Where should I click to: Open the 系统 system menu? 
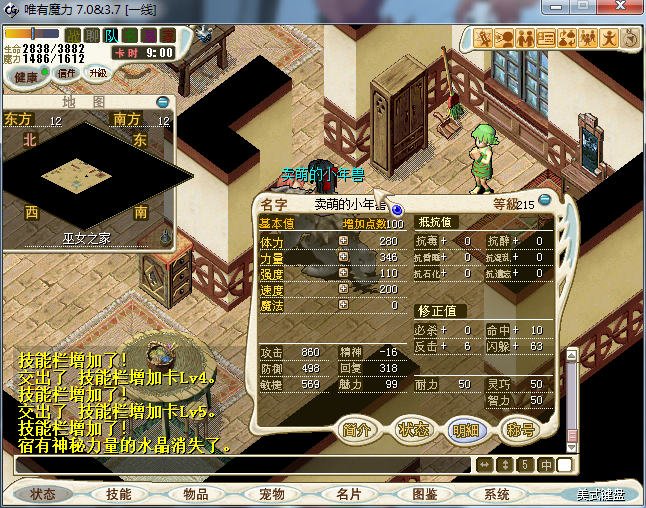497,494
